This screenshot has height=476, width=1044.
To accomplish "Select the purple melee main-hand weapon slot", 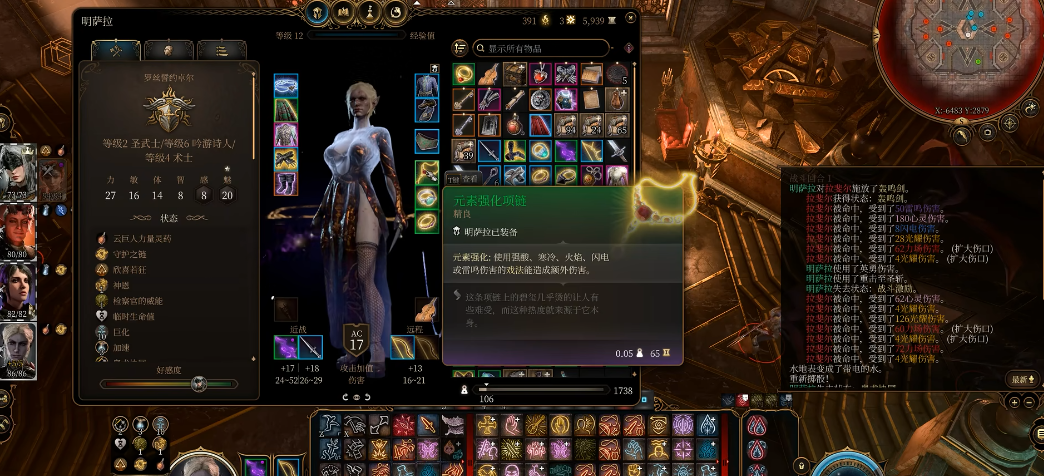I will pos(286,347).
